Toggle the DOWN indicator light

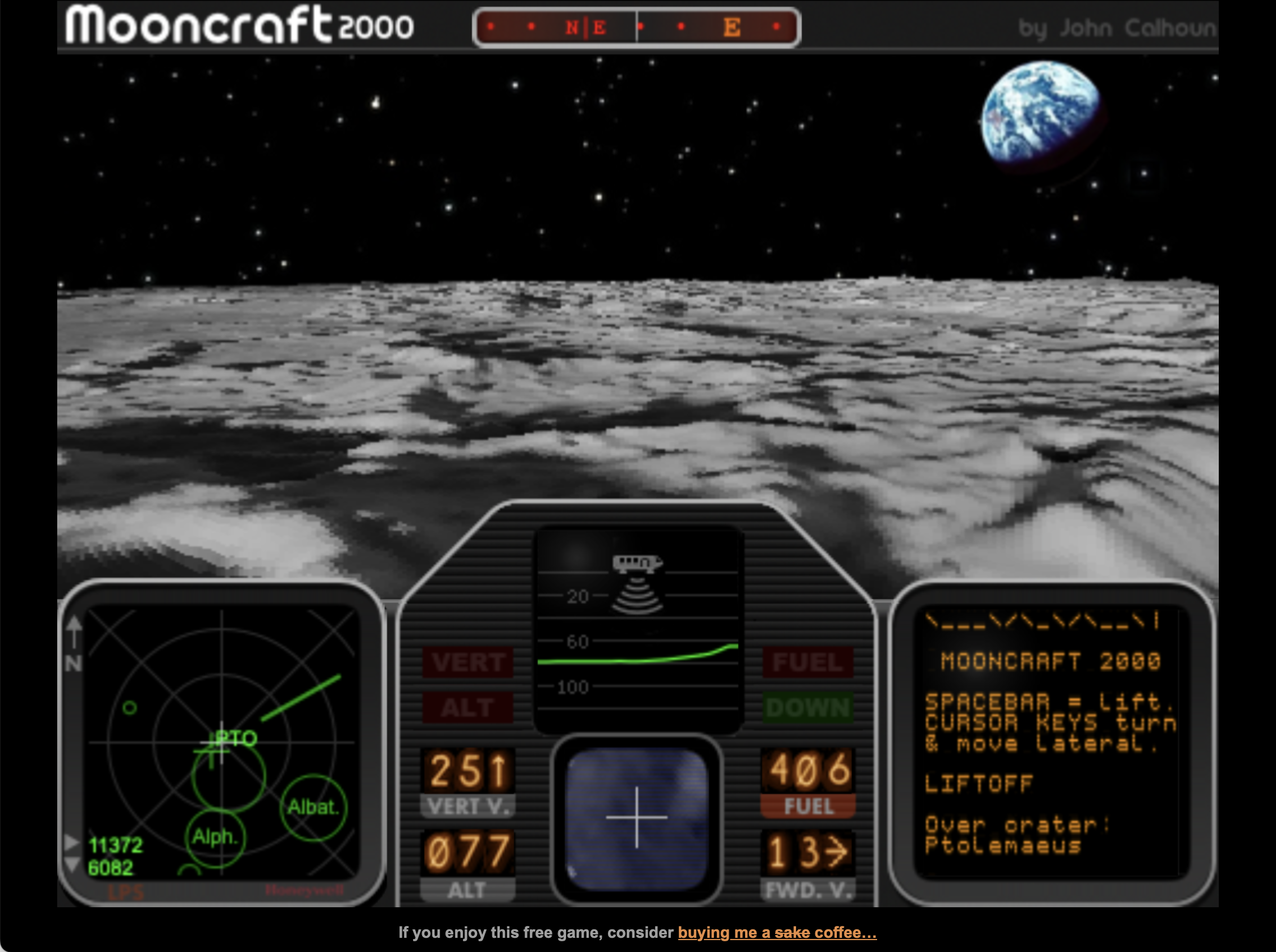(x=807, y=708)
